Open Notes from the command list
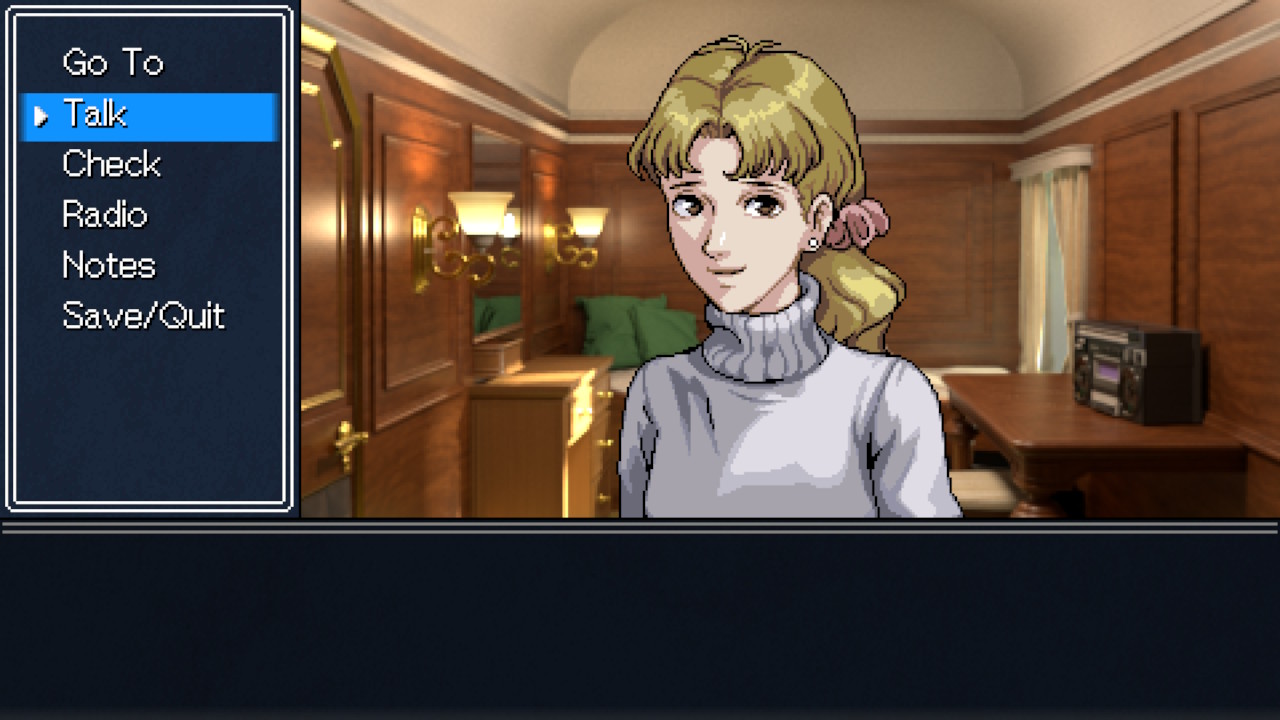This screenshot has height=720, width=1280. [108, 265]
